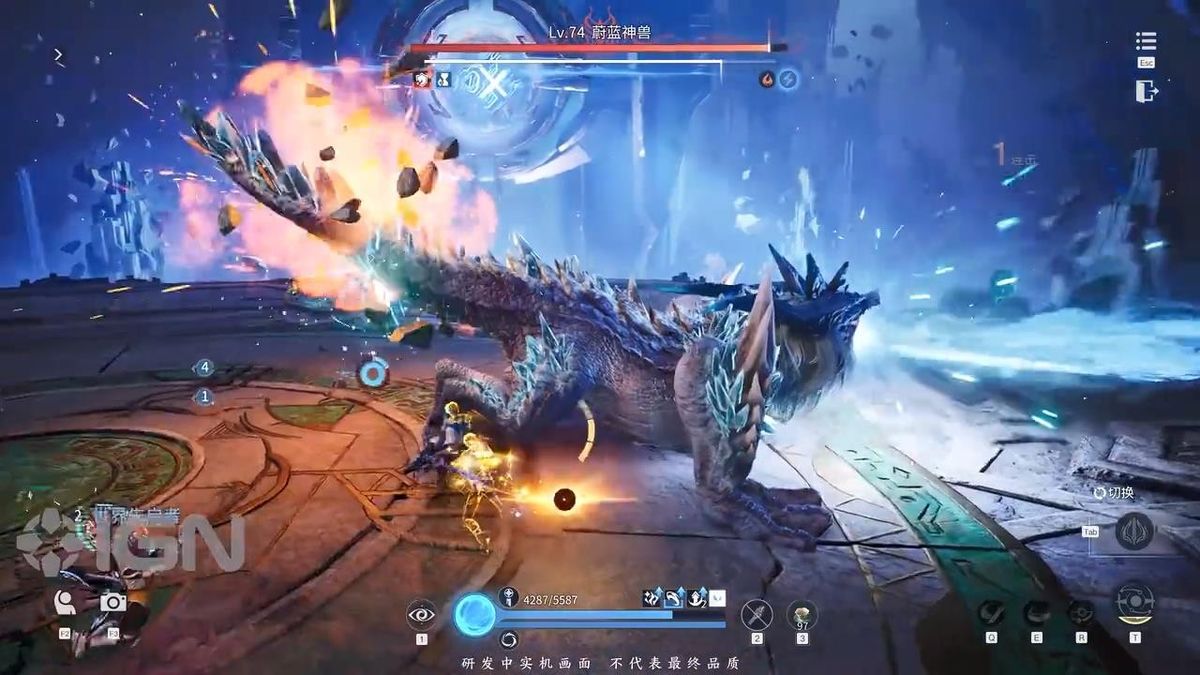Select the keyhole icon beside HP numbers
1200x675 pixels.
pyautogui.click(x=508, y=598)
